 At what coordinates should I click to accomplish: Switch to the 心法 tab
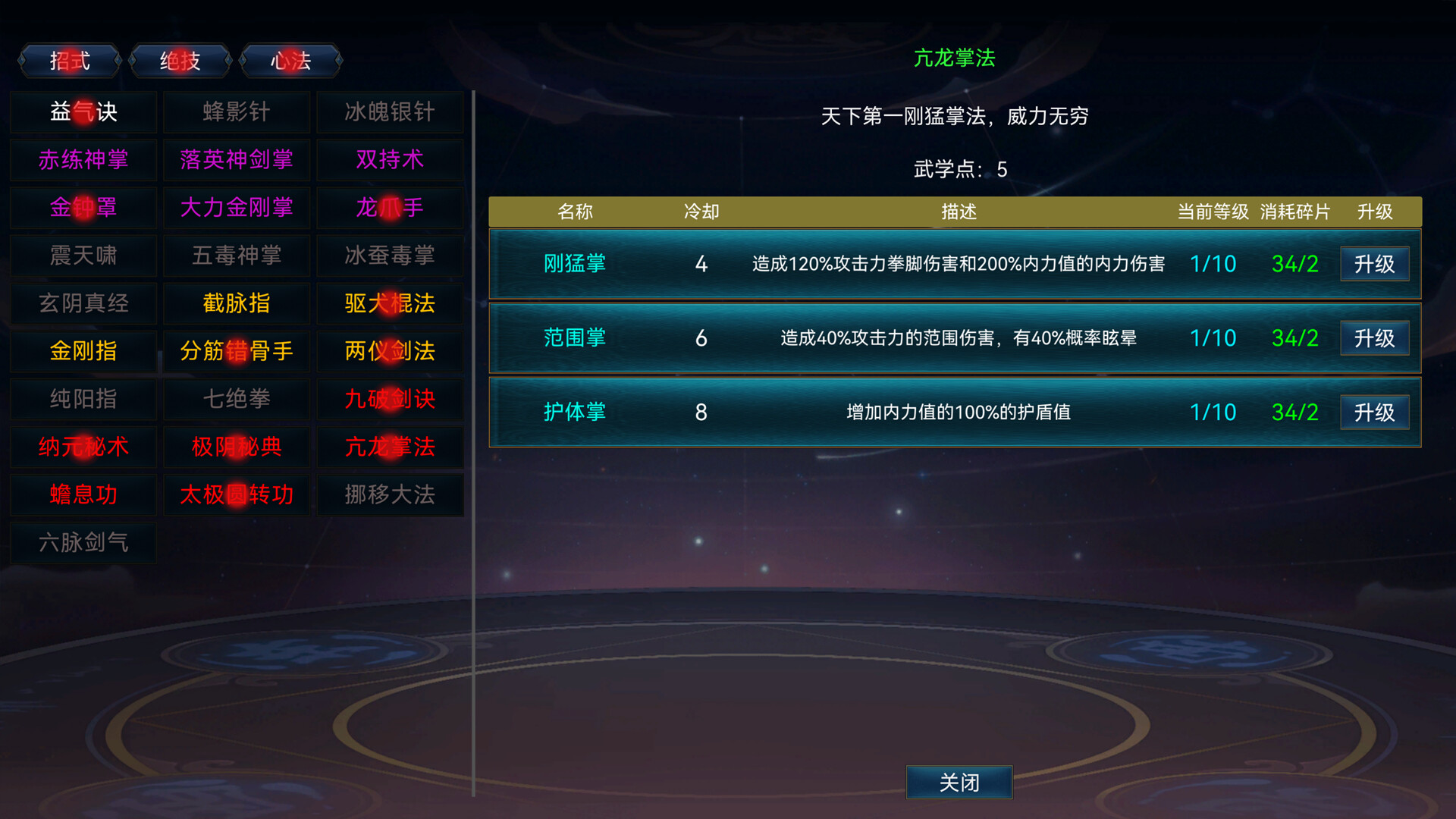[291, 61]
